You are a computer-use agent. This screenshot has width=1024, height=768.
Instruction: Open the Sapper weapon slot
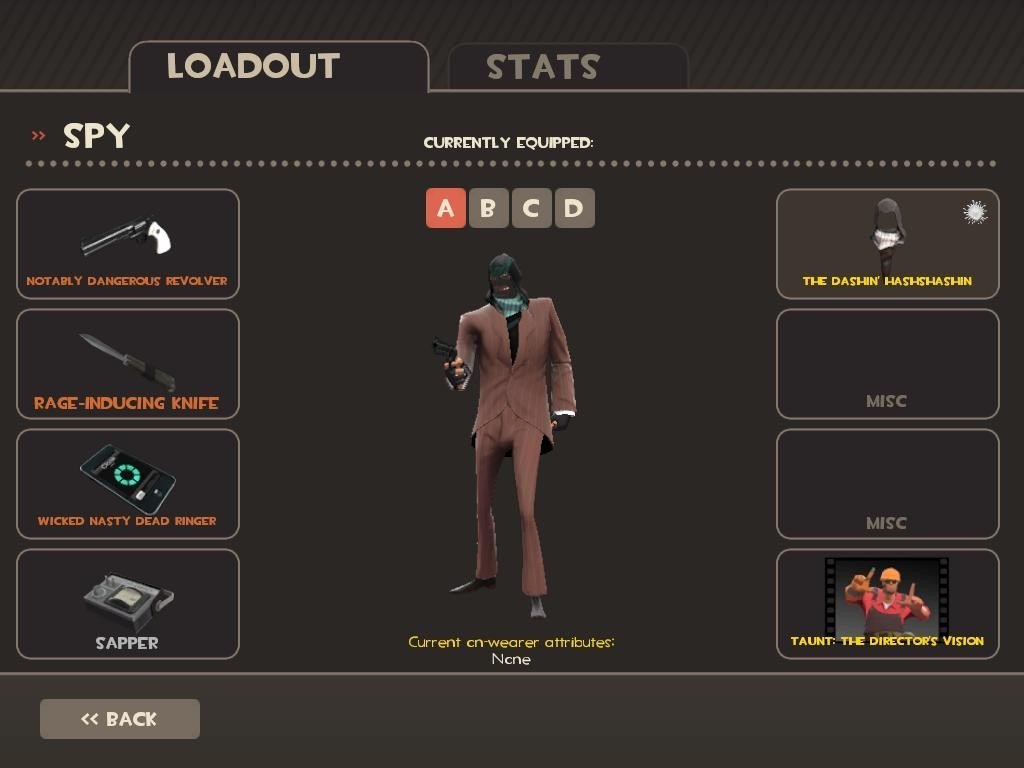pyautogui.click(x=128, y=604)
